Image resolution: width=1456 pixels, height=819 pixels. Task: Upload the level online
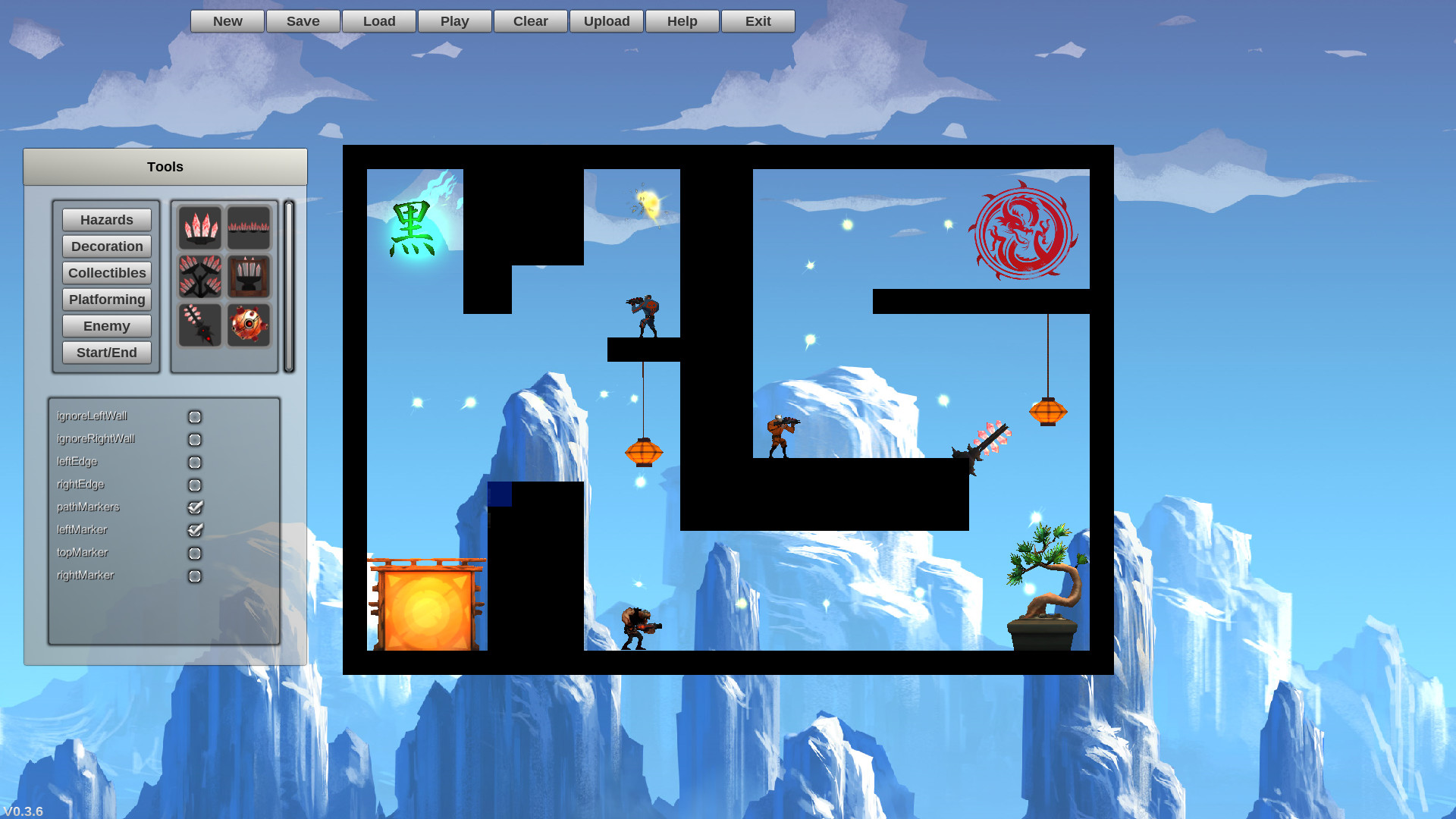point(606,20)
